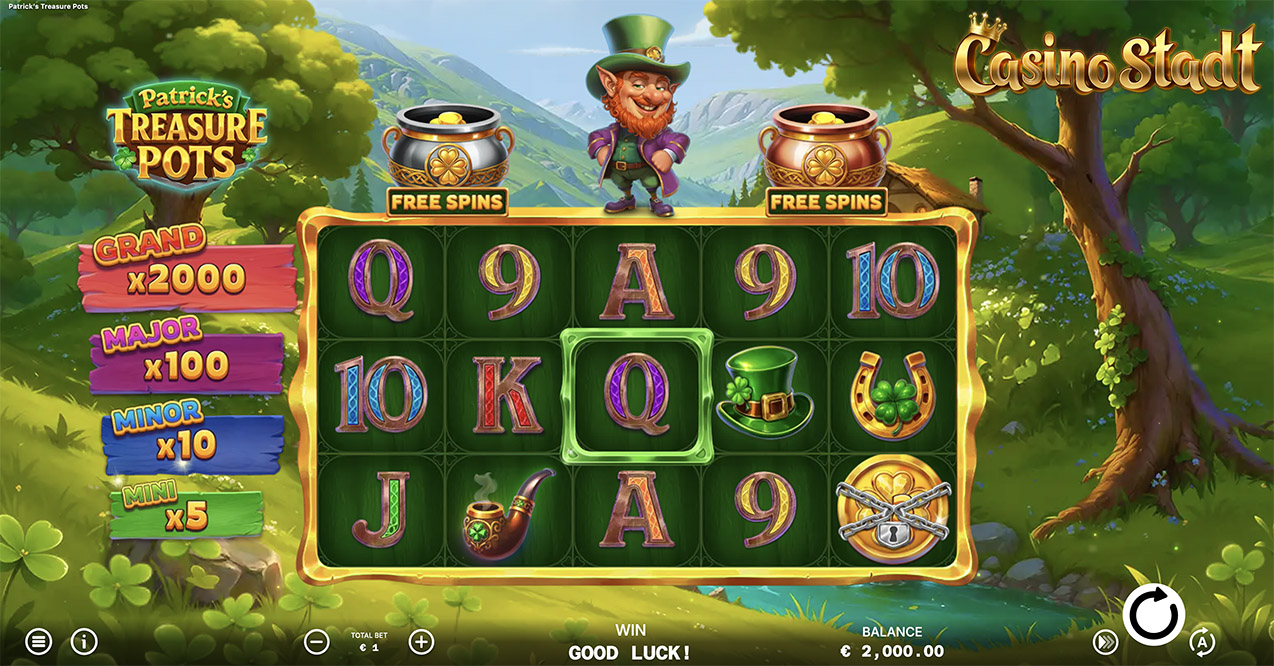Viewport: 1274px width, 666px height.
Task: Increase total bet with the plus button
Action: click(x=422, y=641)
